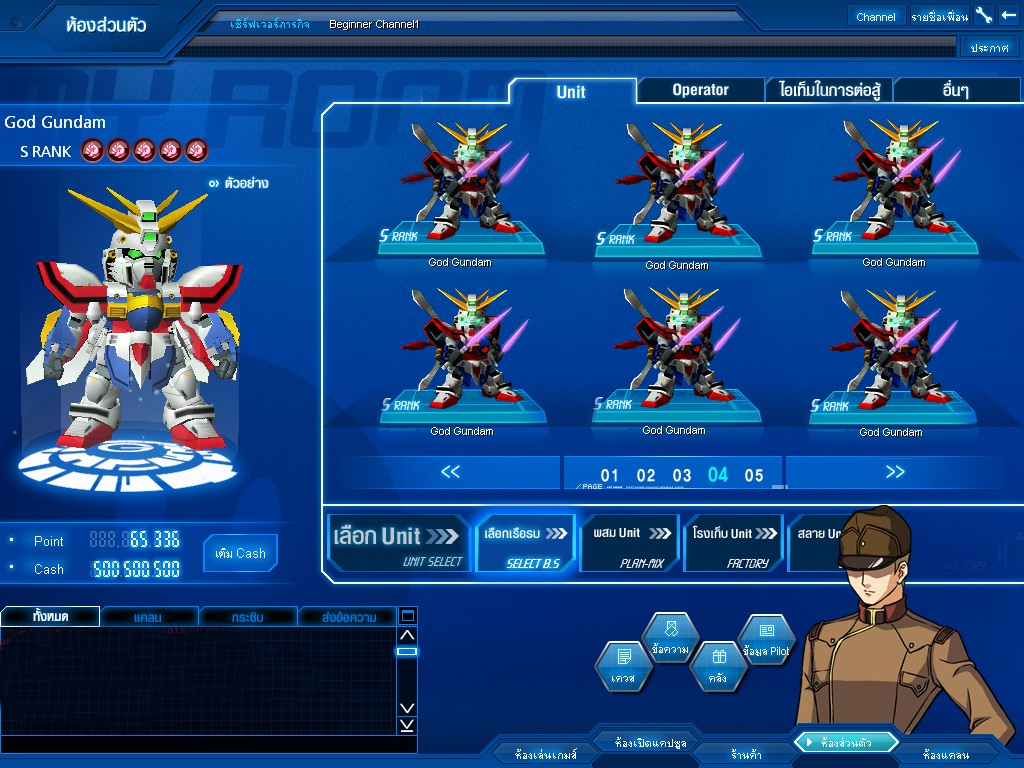This screenshot has width=1024, height=768.
Task: Go back with the arrow button
Action: 1008,15
